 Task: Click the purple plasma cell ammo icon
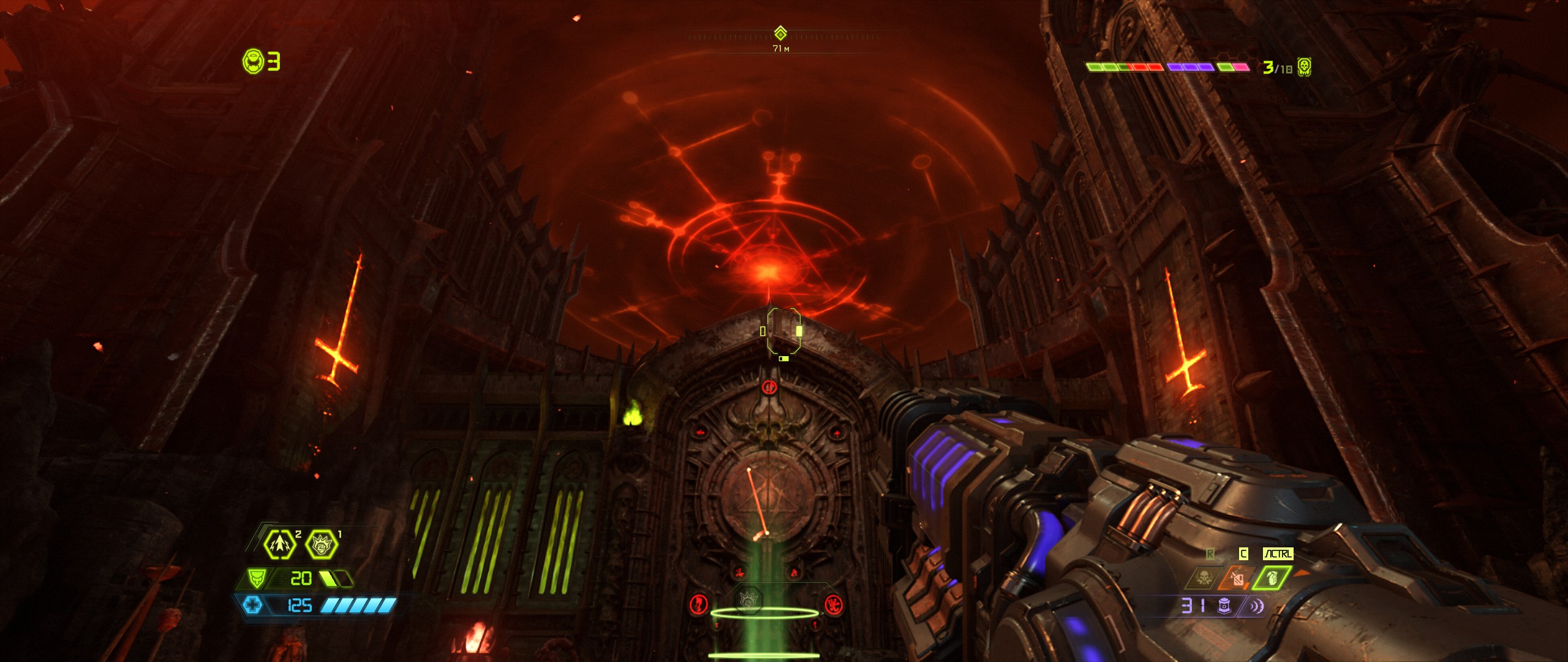pyautogui.click(x=1224, y=606)
